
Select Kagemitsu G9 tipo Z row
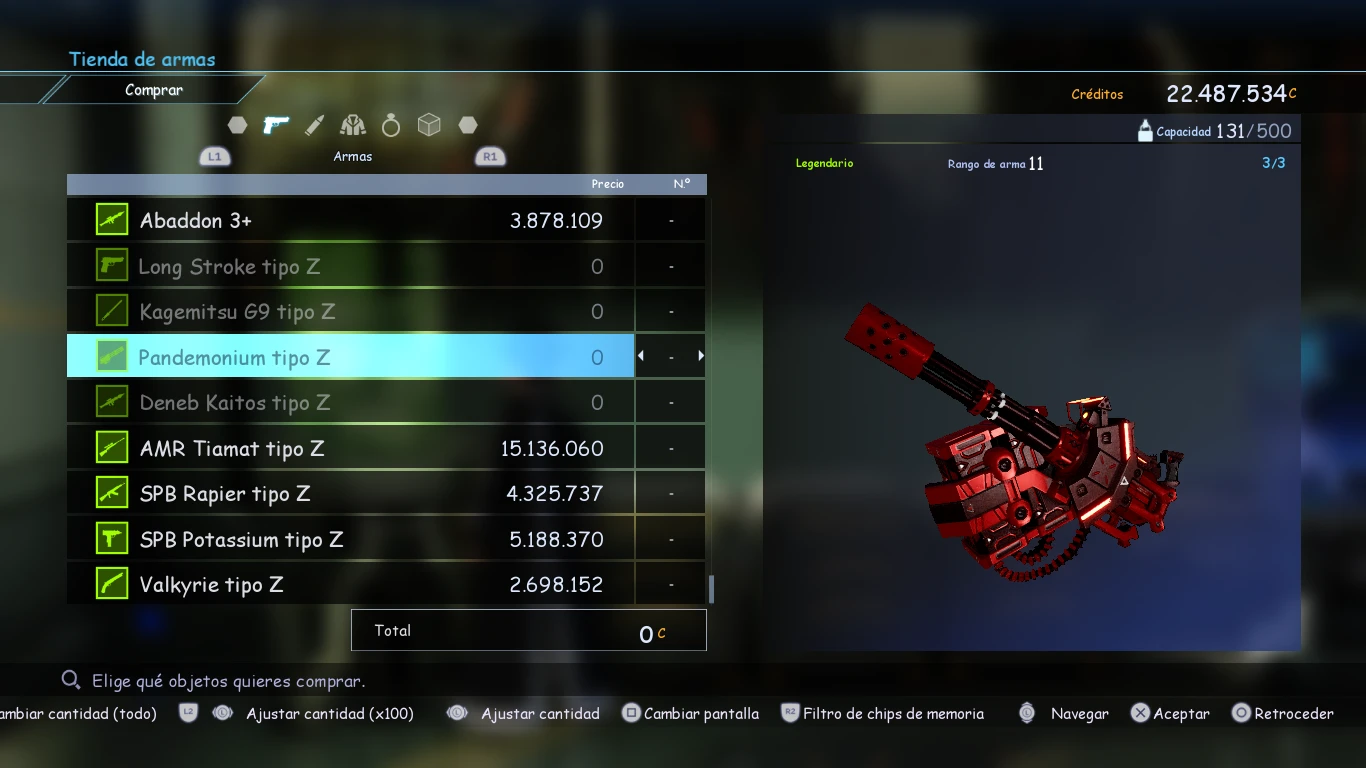[x=350, y=312]
